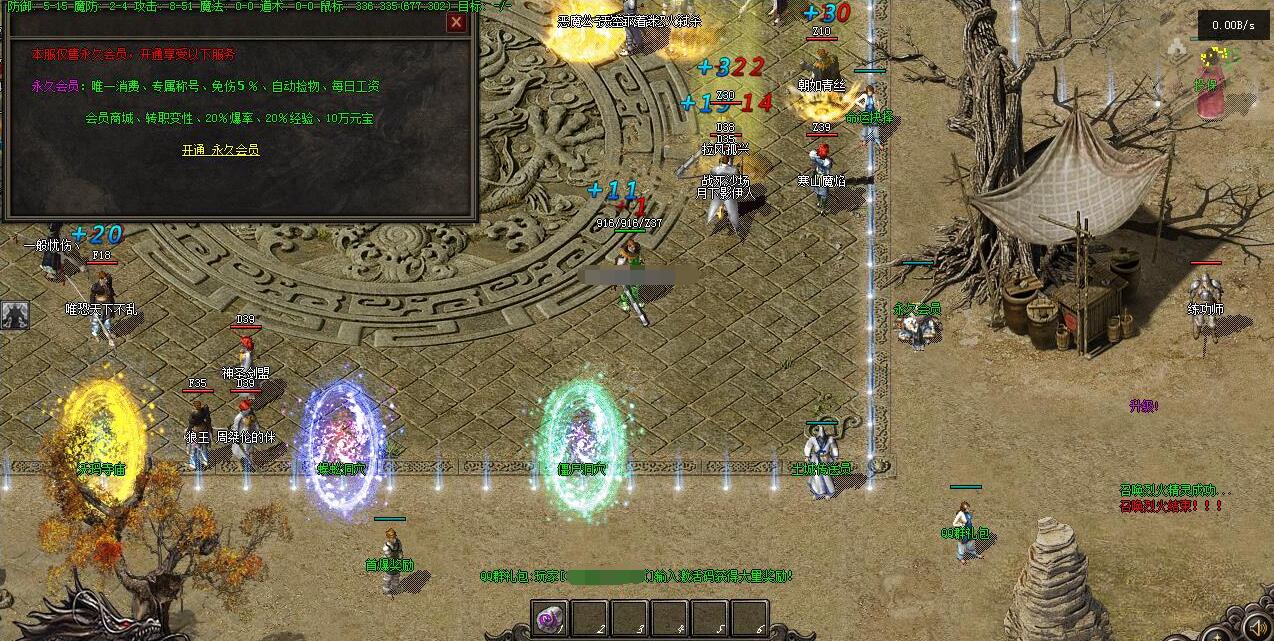This screenshot has width=1274, height=641.
Task: Select the purple scroll in hotbar slot 1
Action: (549, 618)
